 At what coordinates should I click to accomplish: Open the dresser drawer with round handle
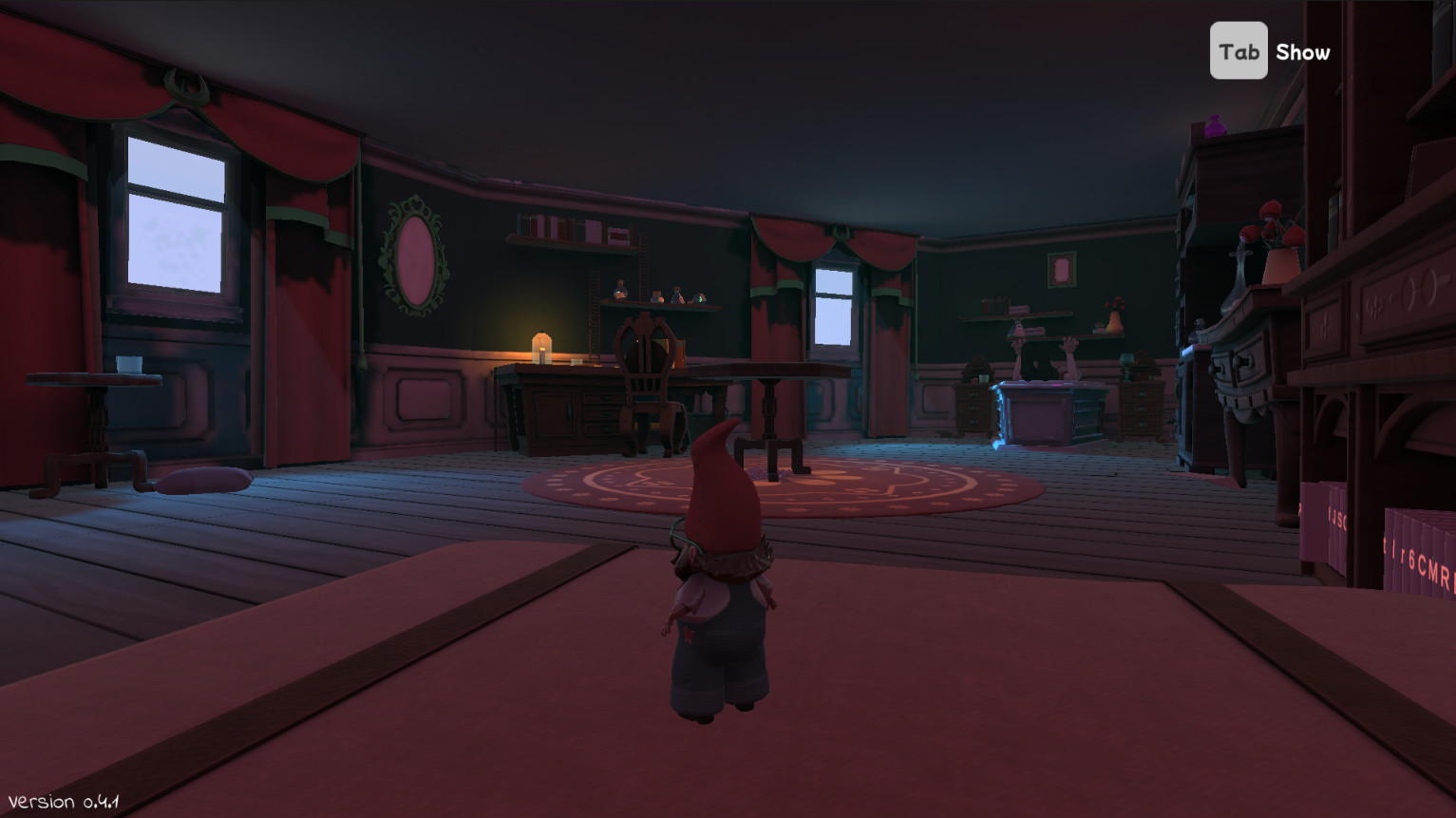pyautogui.click(x=1242, y=361)
